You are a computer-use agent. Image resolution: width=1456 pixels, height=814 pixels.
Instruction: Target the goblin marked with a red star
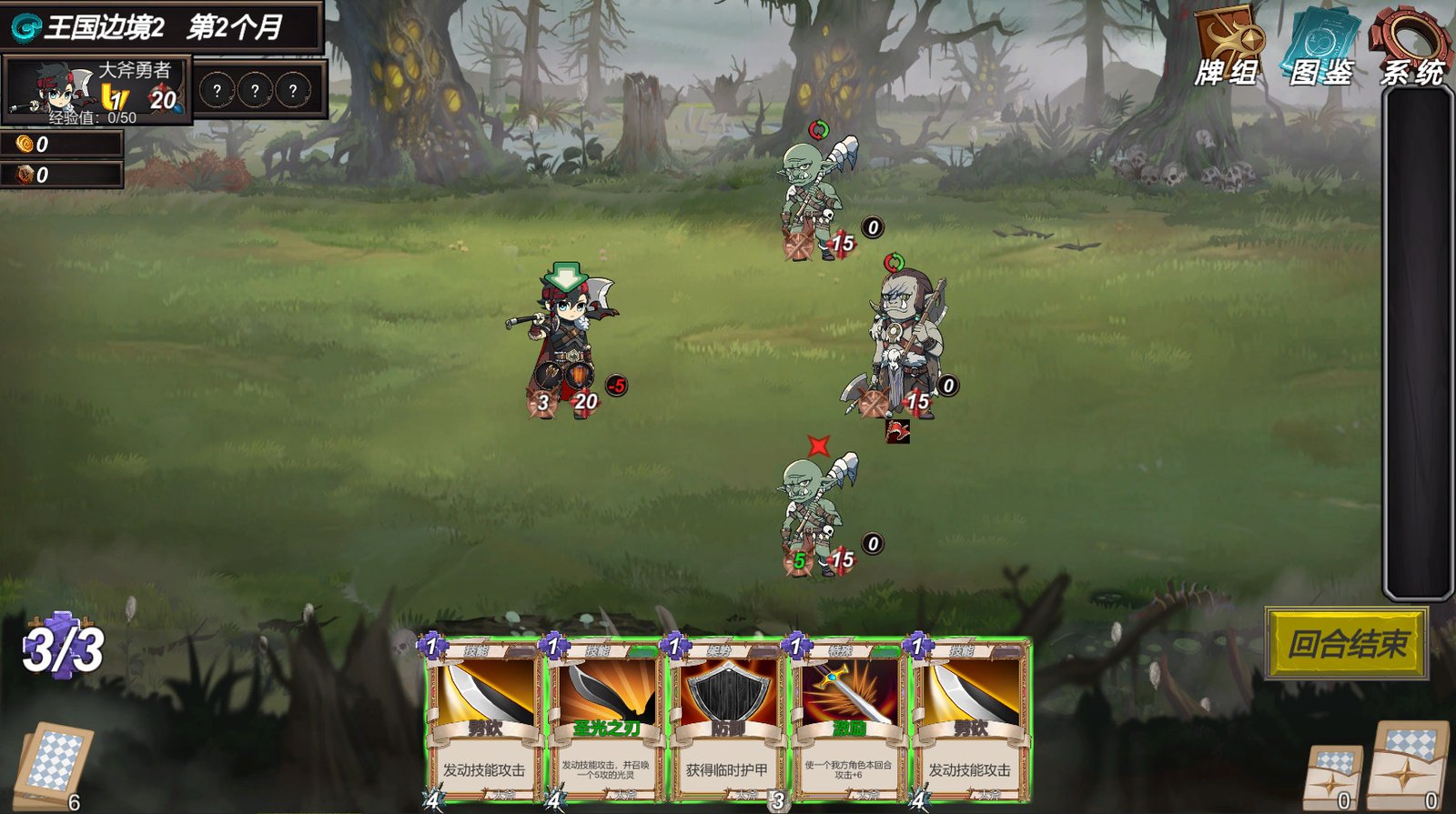[815, 514]
